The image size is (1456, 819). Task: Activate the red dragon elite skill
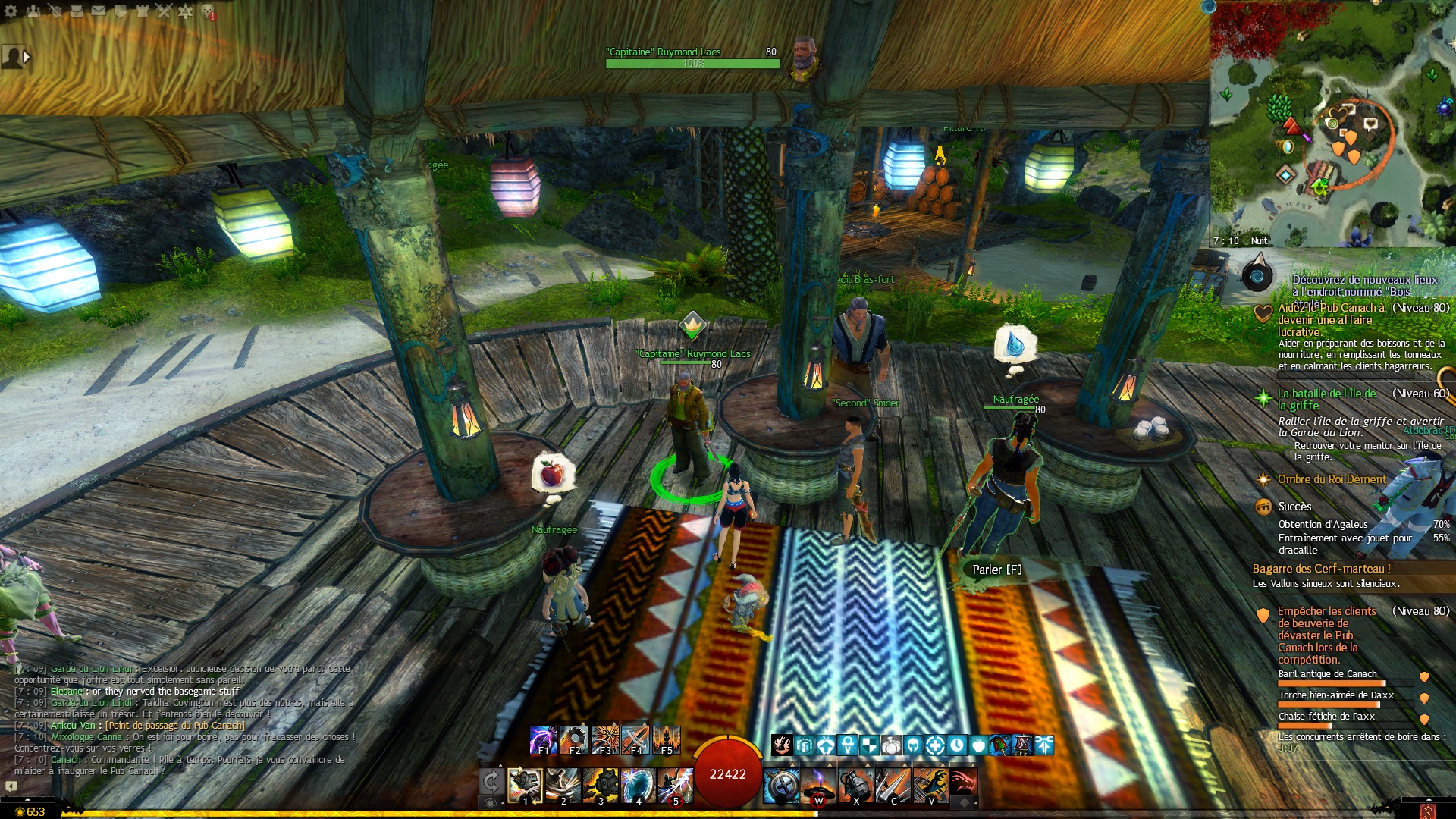point(962,786)
